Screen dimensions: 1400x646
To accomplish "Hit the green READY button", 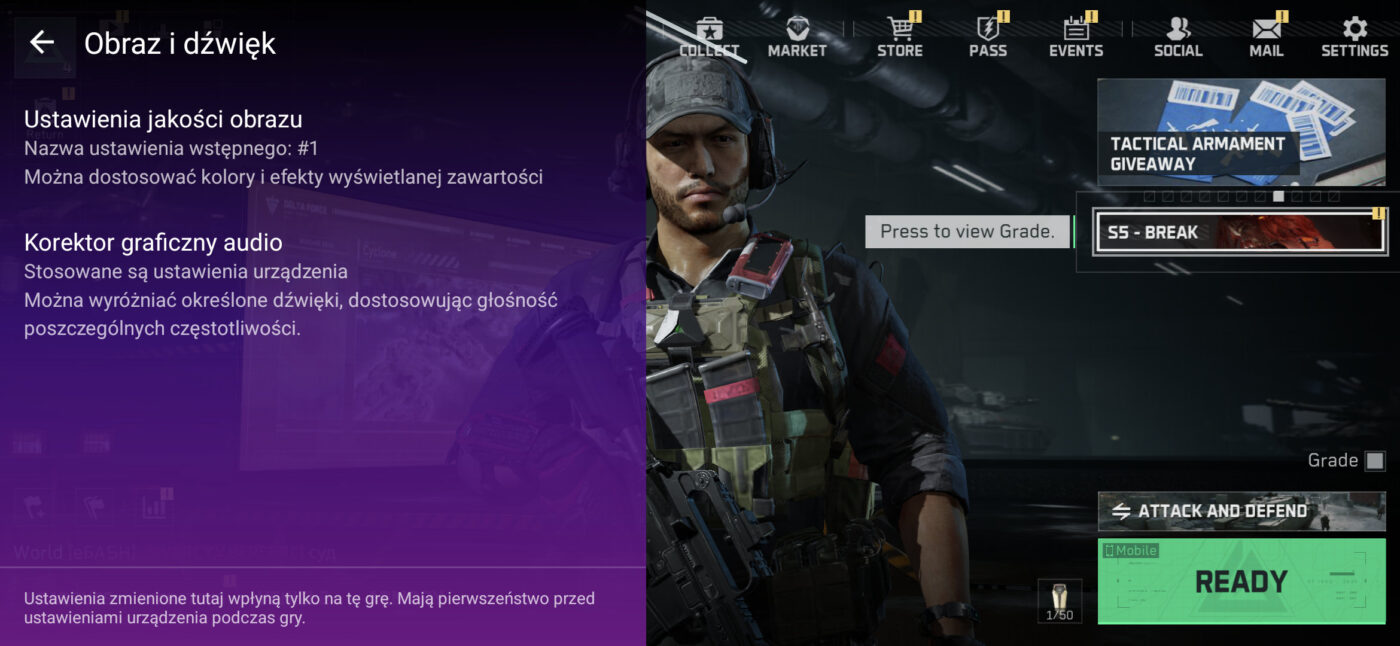I will (x=1241, y=581).
